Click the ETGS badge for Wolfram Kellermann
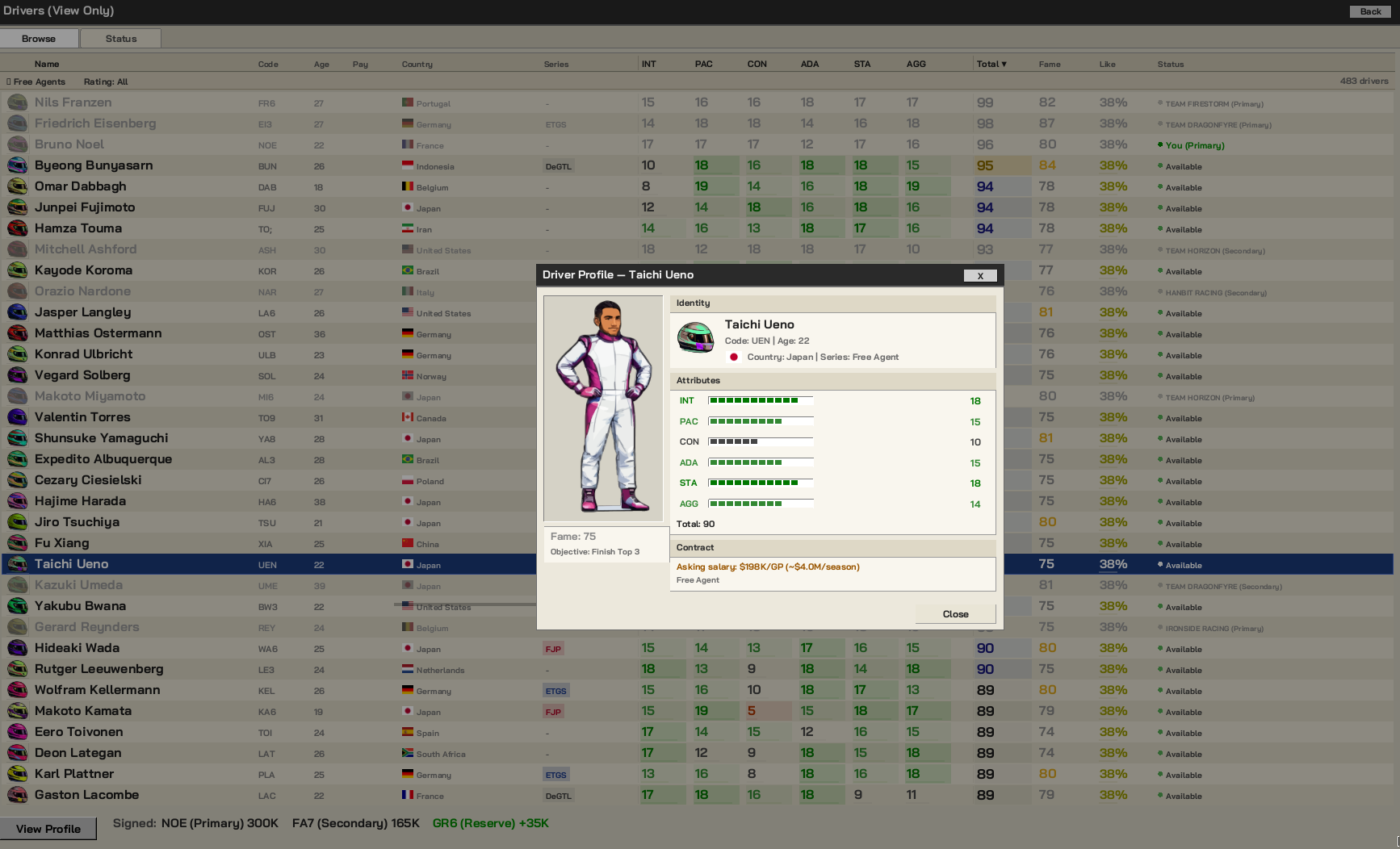 click(556, 691)
